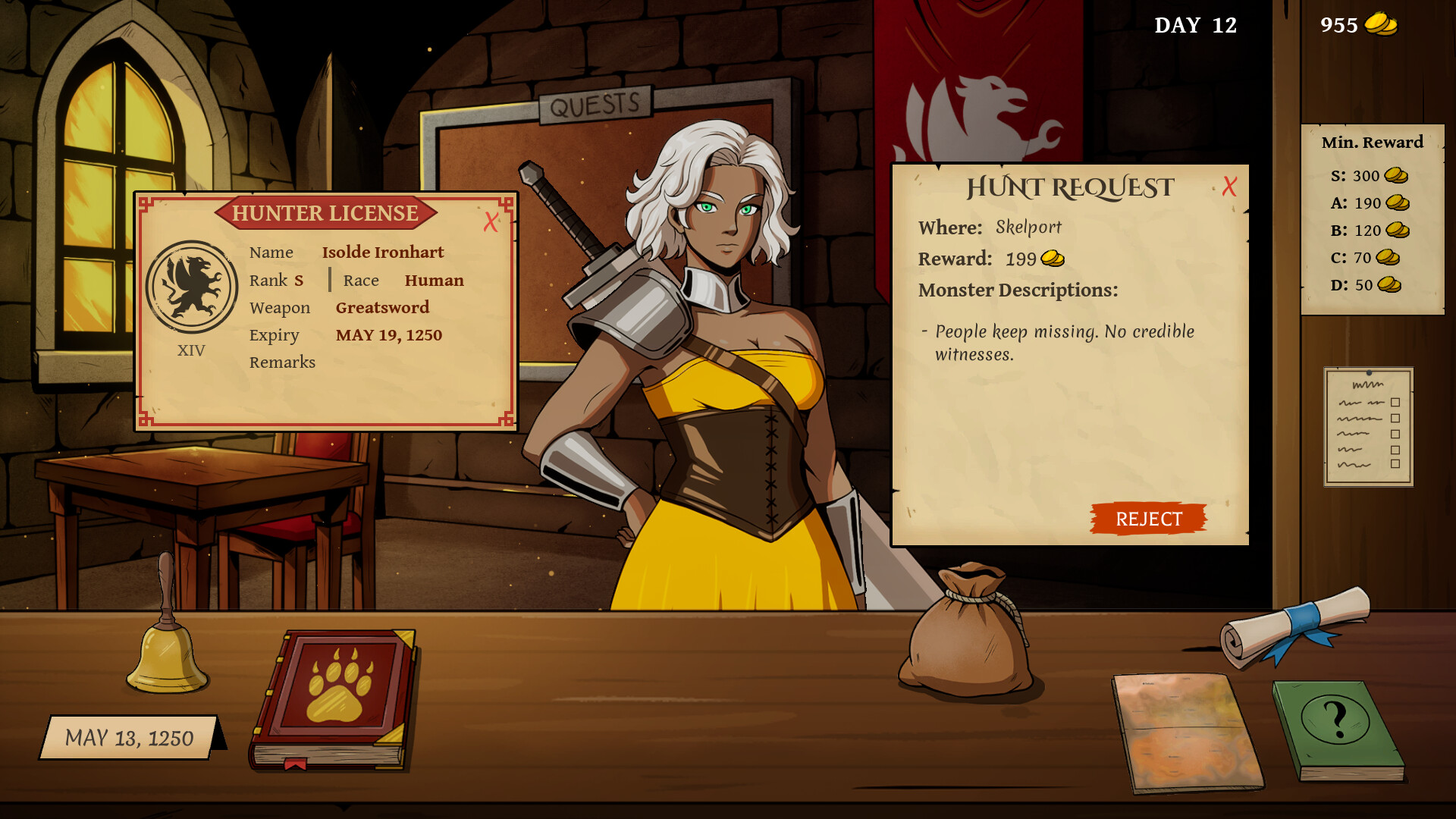Ring the golden desk bell

pos(166,645)
